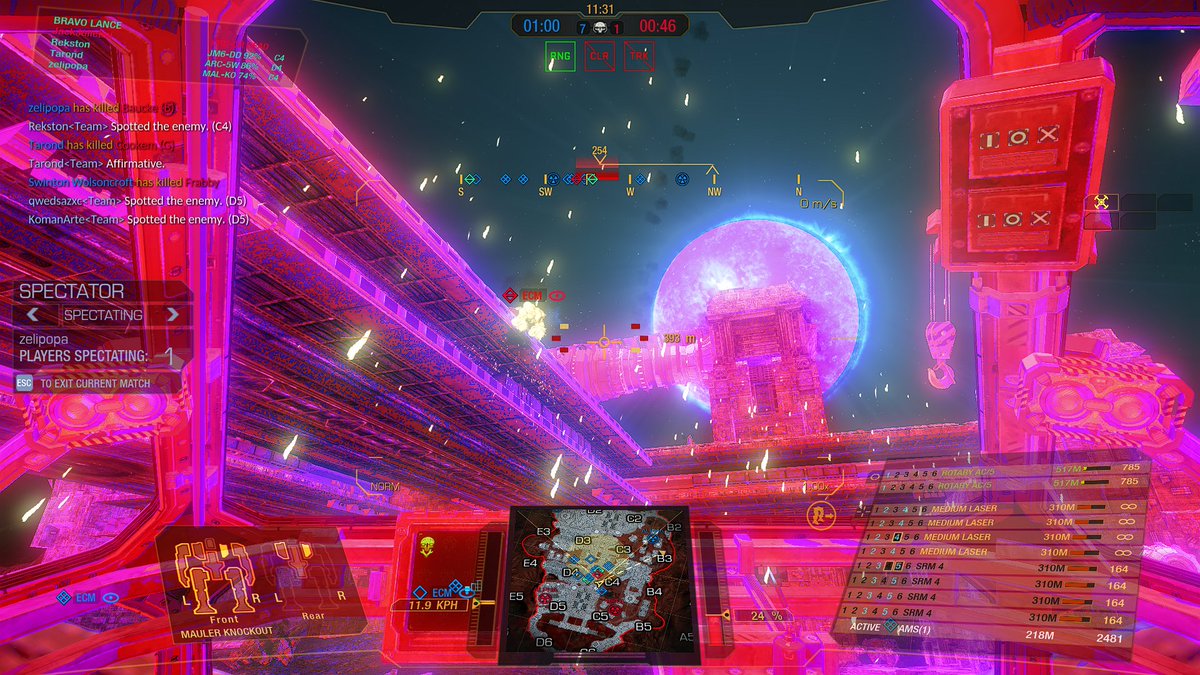Click Rekston in the Bravo Lance list
The image size is (1200, 675).
70,44
